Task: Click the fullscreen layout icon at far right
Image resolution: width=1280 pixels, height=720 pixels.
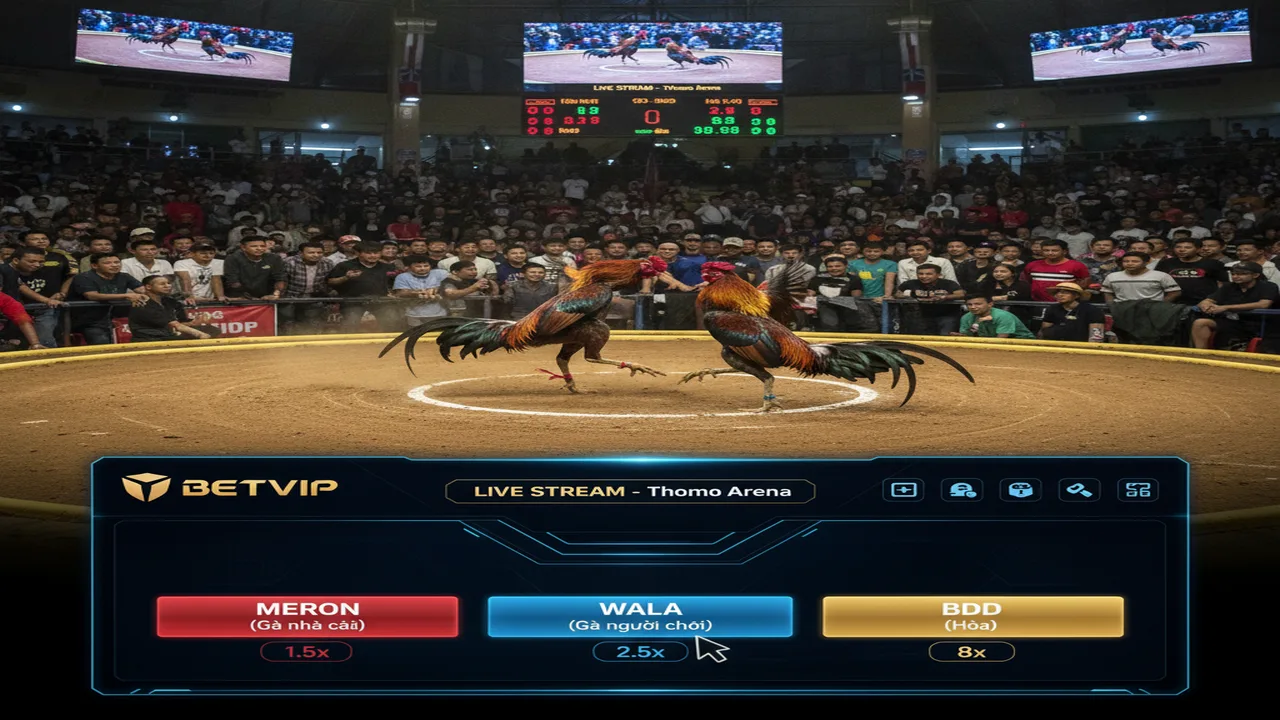Action: click(x=1139, y=490)
